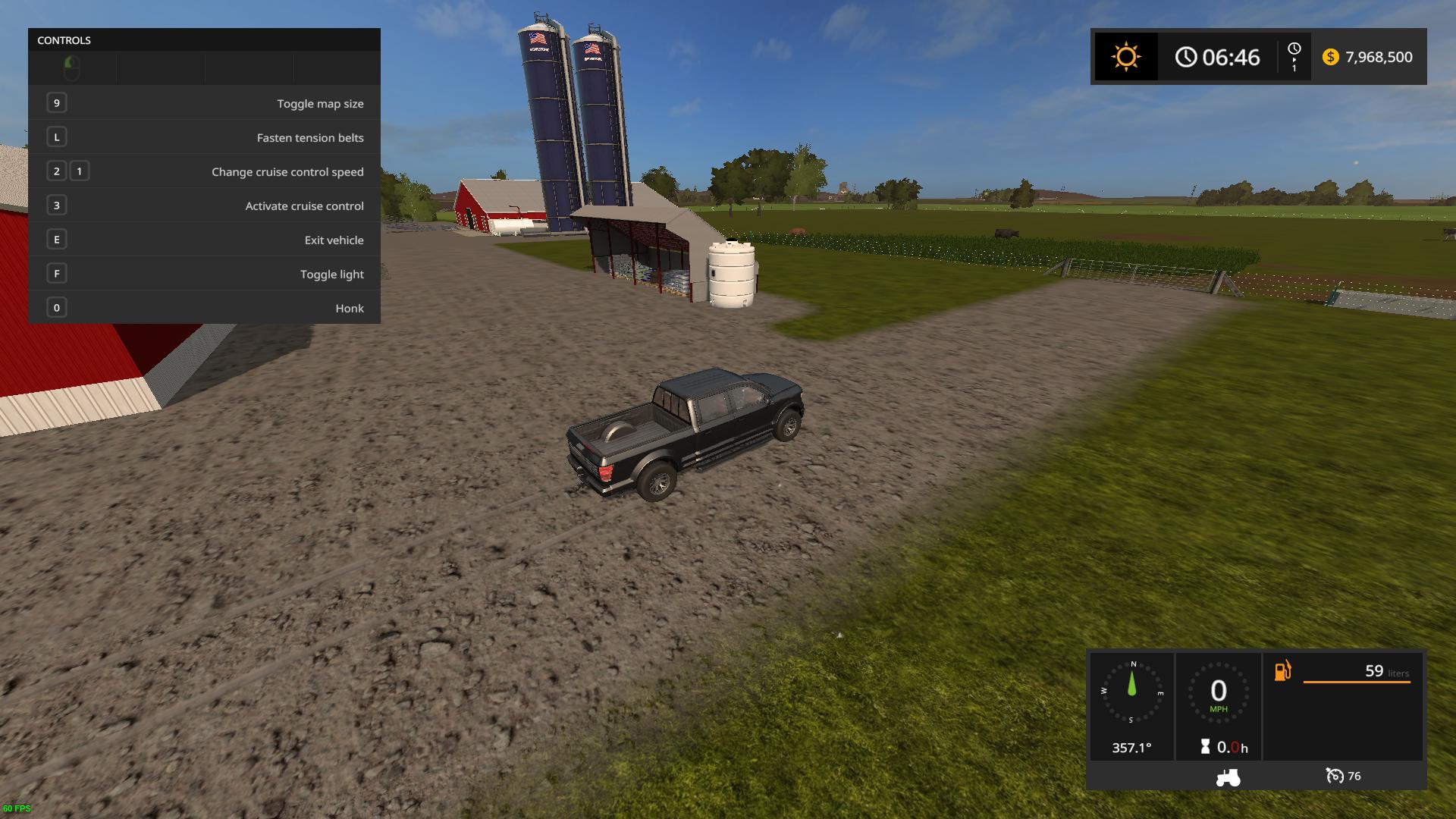Select the time scale clock icon
Viewport: 1456px width, 819px height.
pyautogui.click(x=1294, y=49)
